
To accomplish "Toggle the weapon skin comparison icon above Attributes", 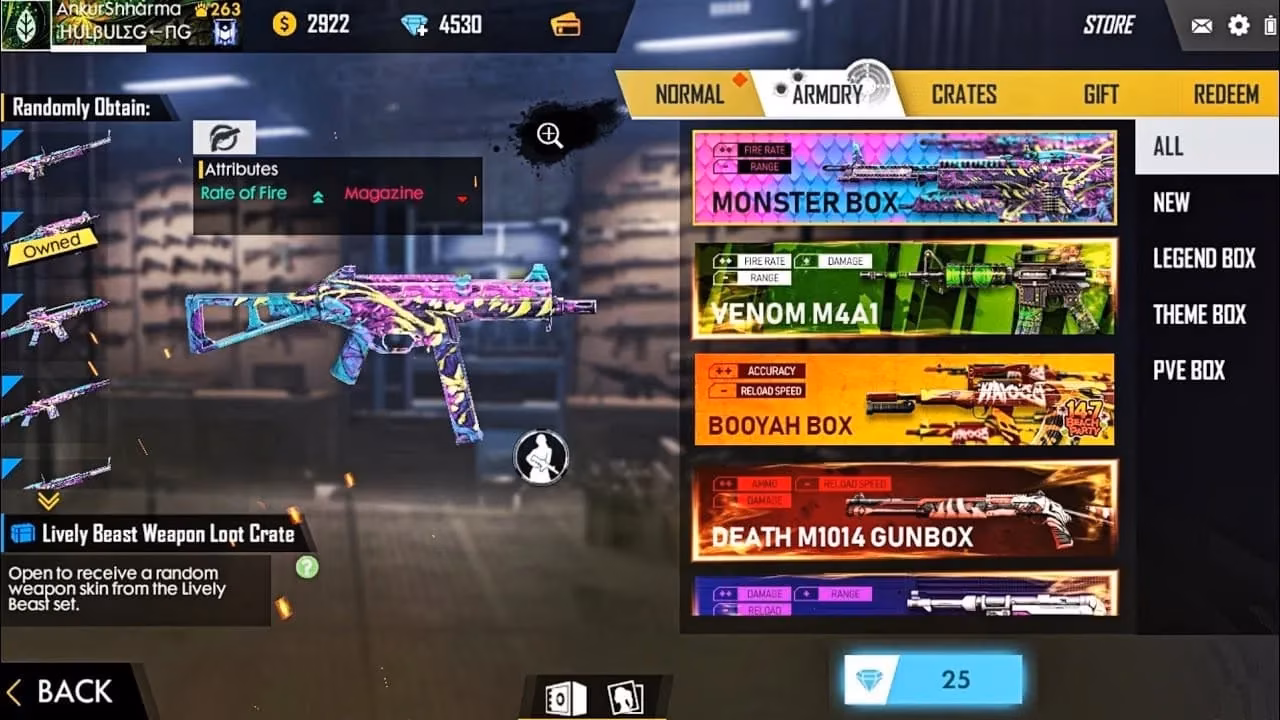I will pos(224,137).
